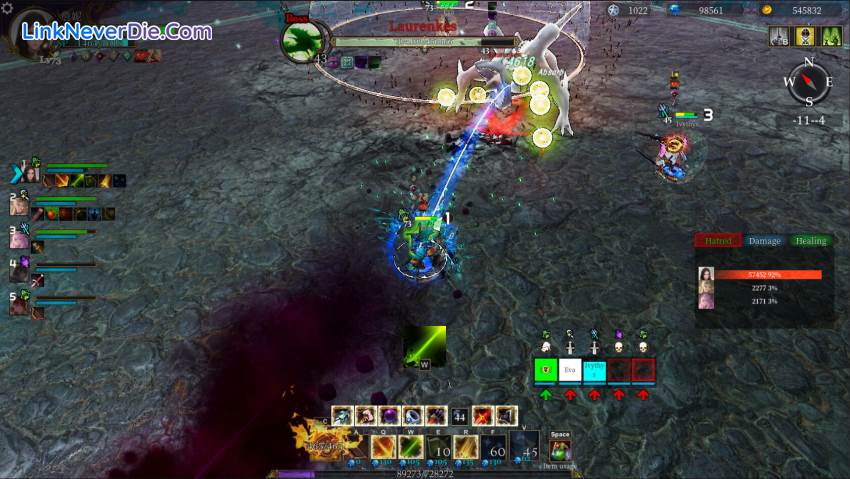This screenshot has width=850, height=479.
Task: Open the grey B bag button
Action: click(x=780, y=36)
